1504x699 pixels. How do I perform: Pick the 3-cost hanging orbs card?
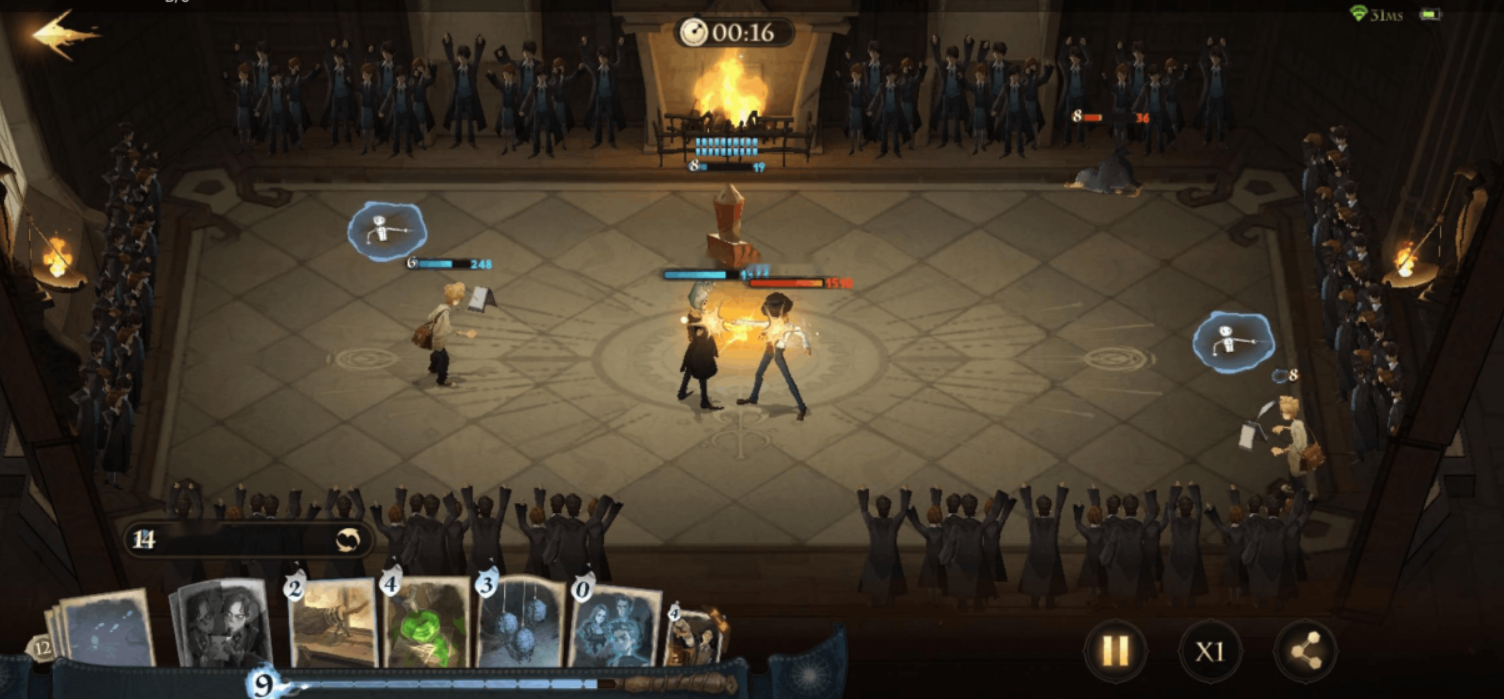(521, 621)
